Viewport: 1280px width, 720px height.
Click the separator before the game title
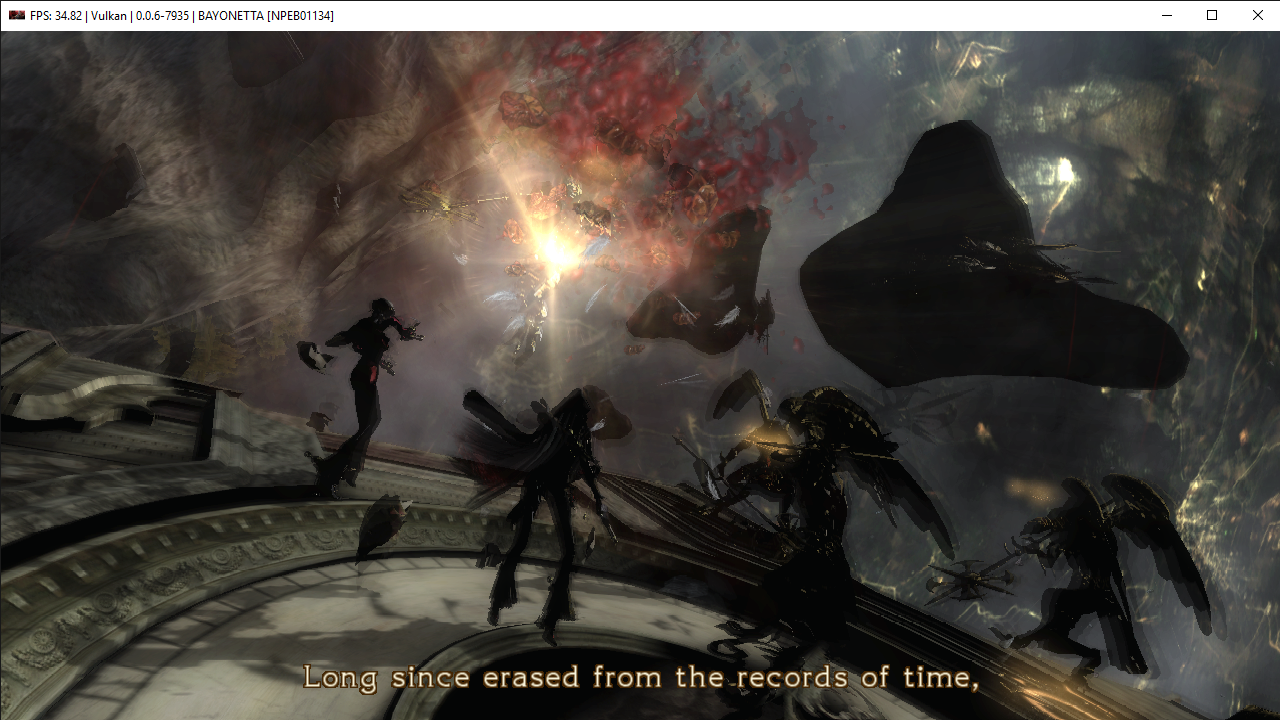[194, 15]
